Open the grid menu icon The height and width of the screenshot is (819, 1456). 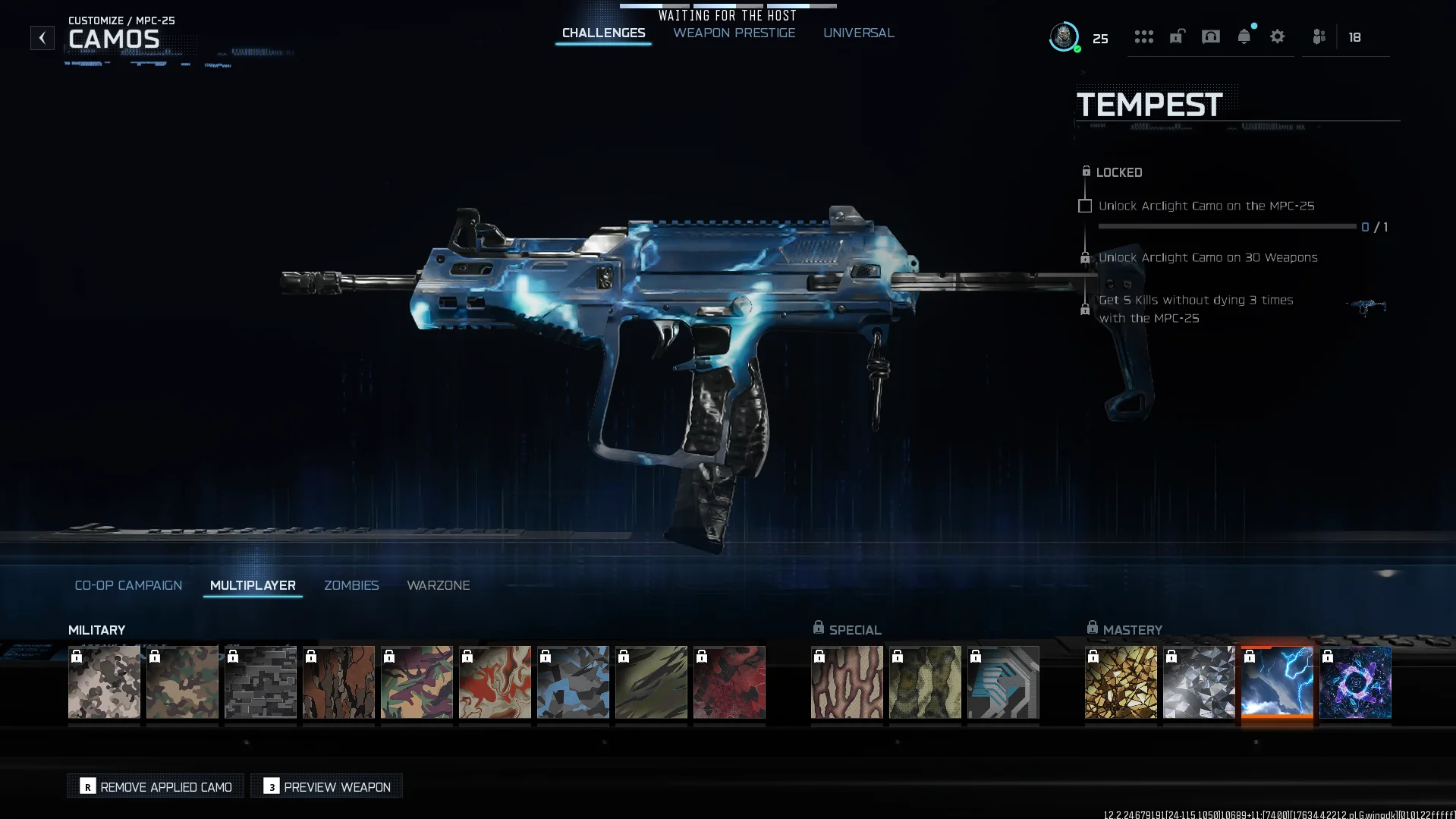1143,36
